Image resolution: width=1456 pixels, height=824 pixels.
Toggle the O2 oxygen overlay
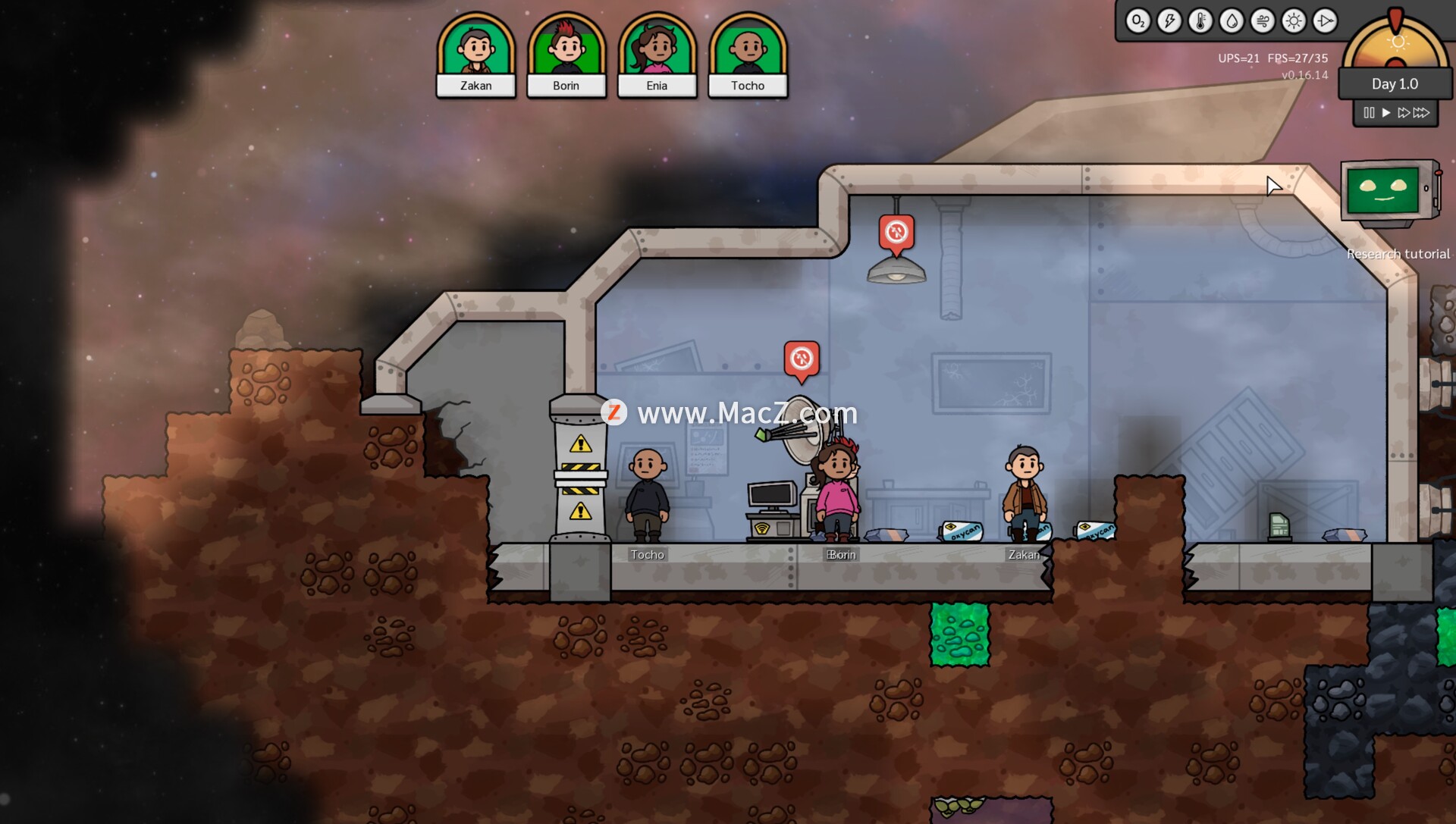click(1137, 21)
